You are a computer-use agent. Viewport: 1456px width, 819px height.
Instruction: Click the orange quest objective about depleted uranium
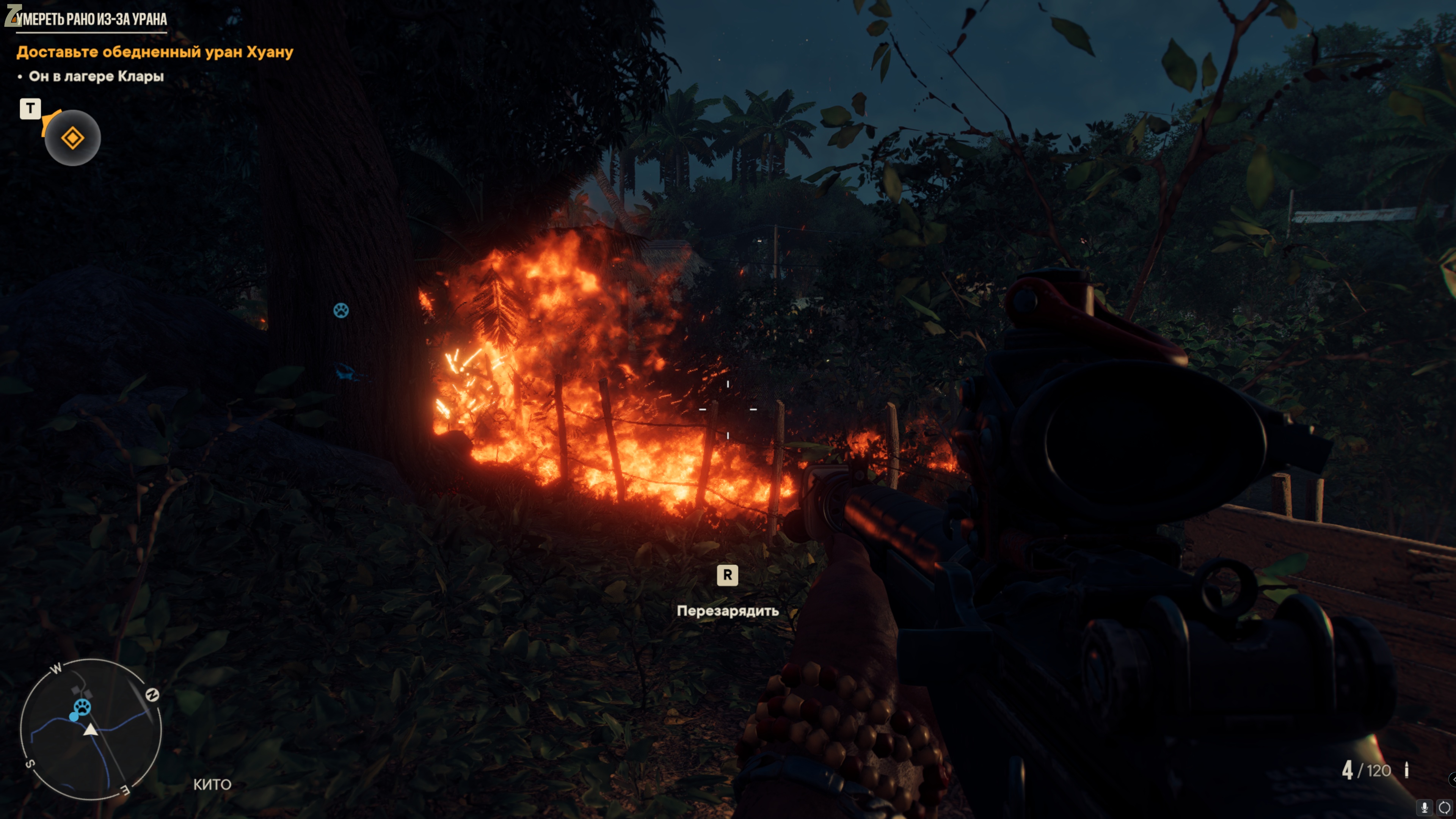coord(155,52)
